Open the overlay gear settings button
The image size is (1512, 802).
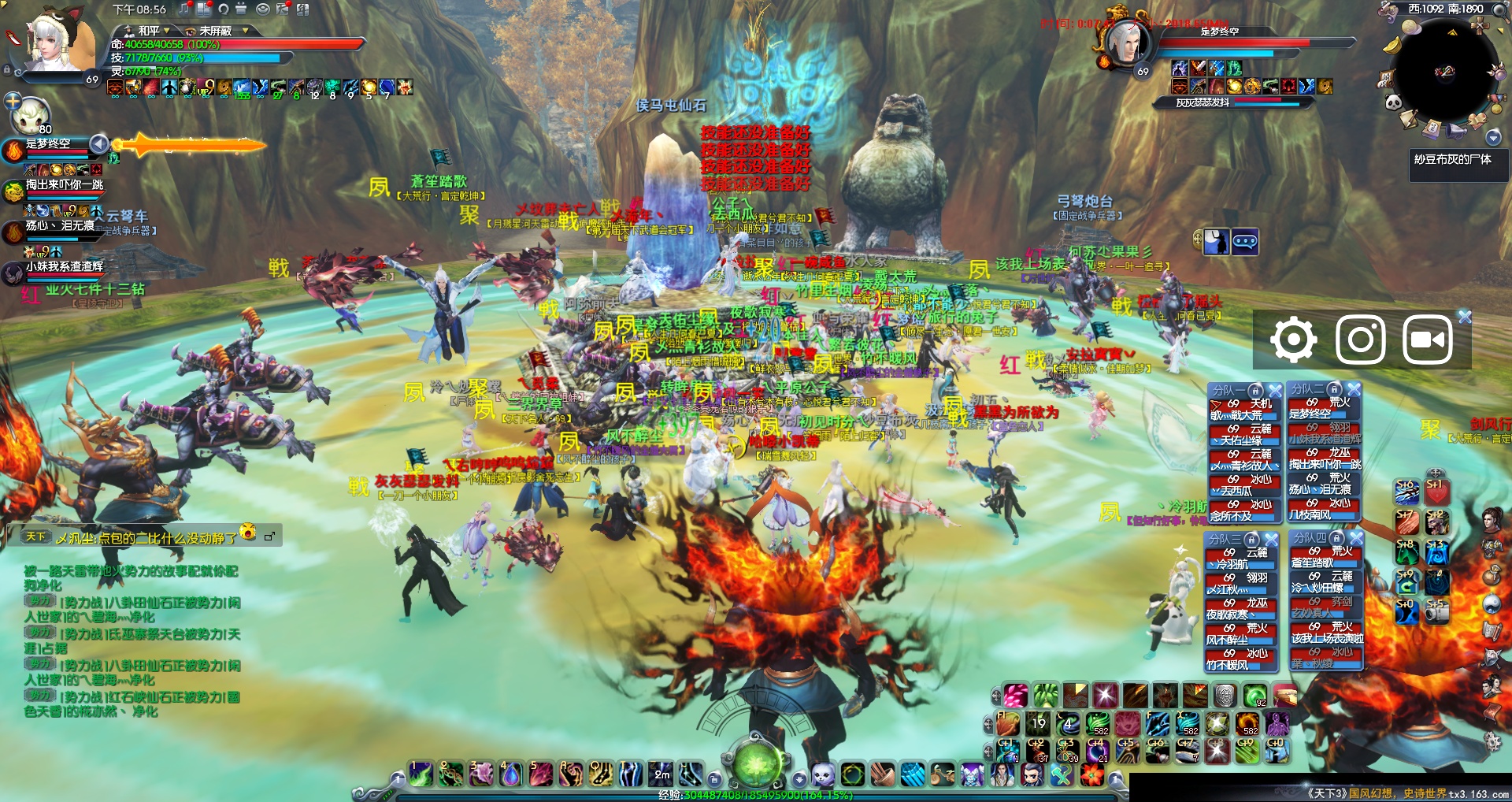[x=1293, y=340]
